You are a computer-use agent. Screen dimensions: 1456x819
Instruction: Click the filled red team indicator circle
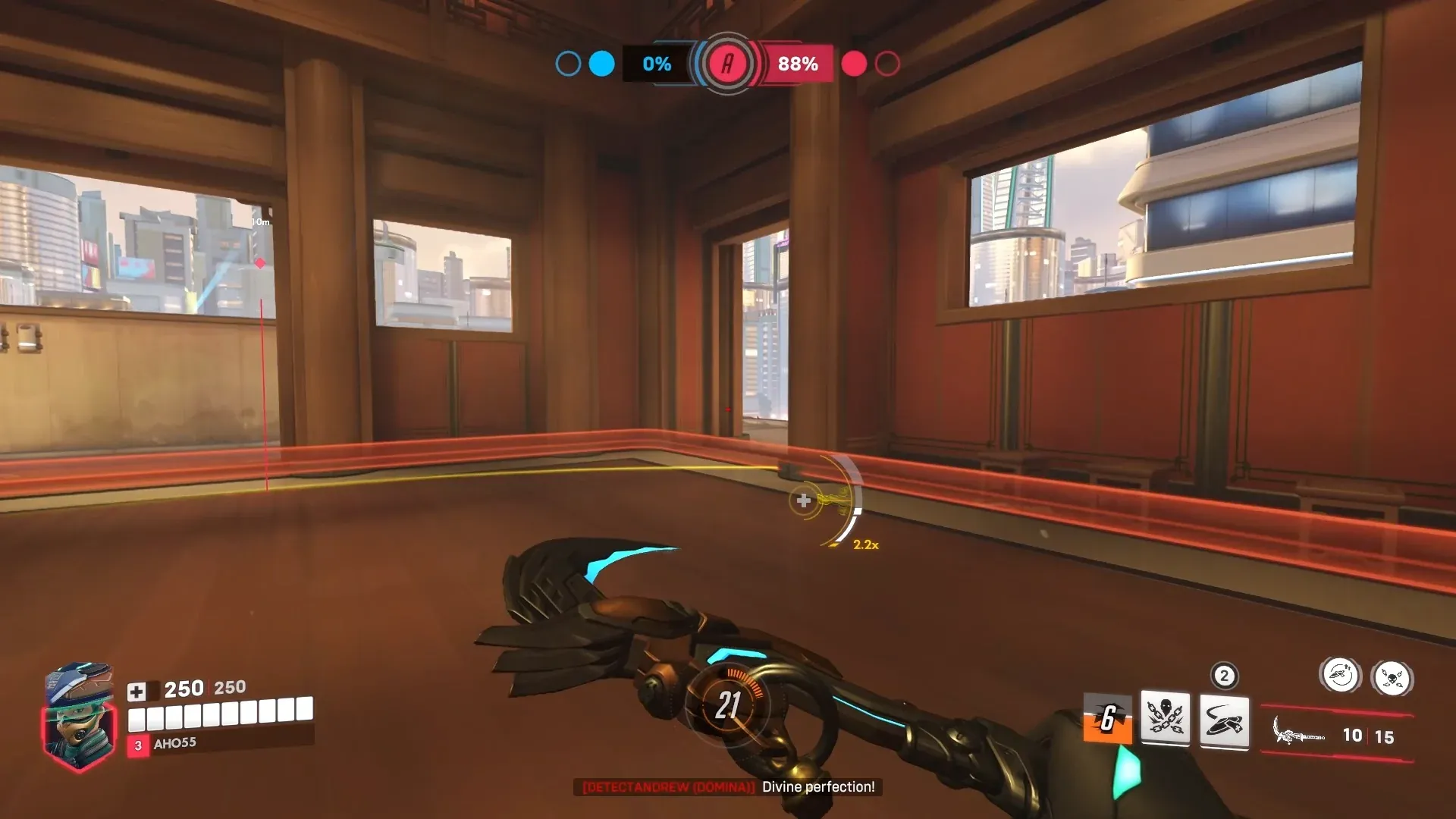tap(855, 64)
